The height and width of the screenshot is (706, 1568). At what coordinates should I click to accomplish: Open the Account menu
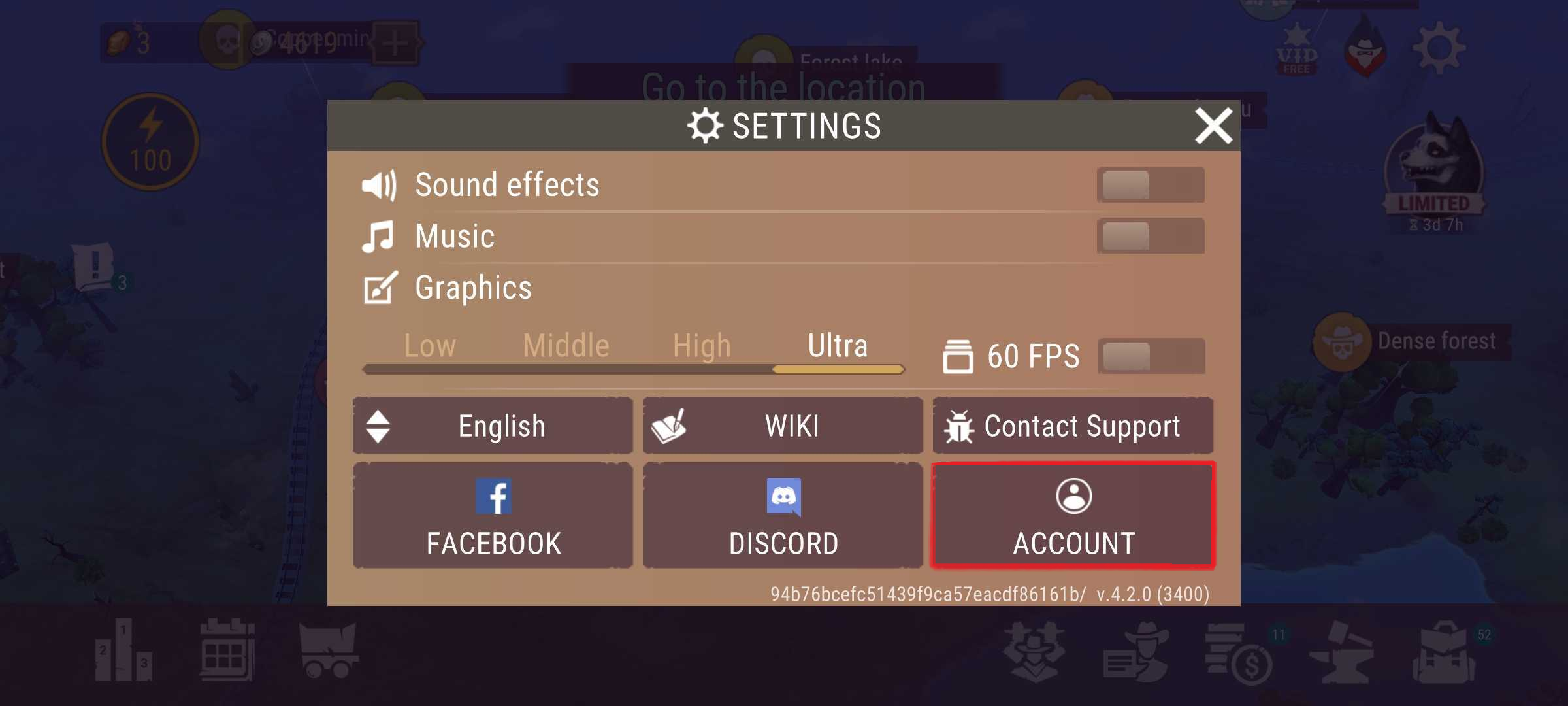(1073, 516)
